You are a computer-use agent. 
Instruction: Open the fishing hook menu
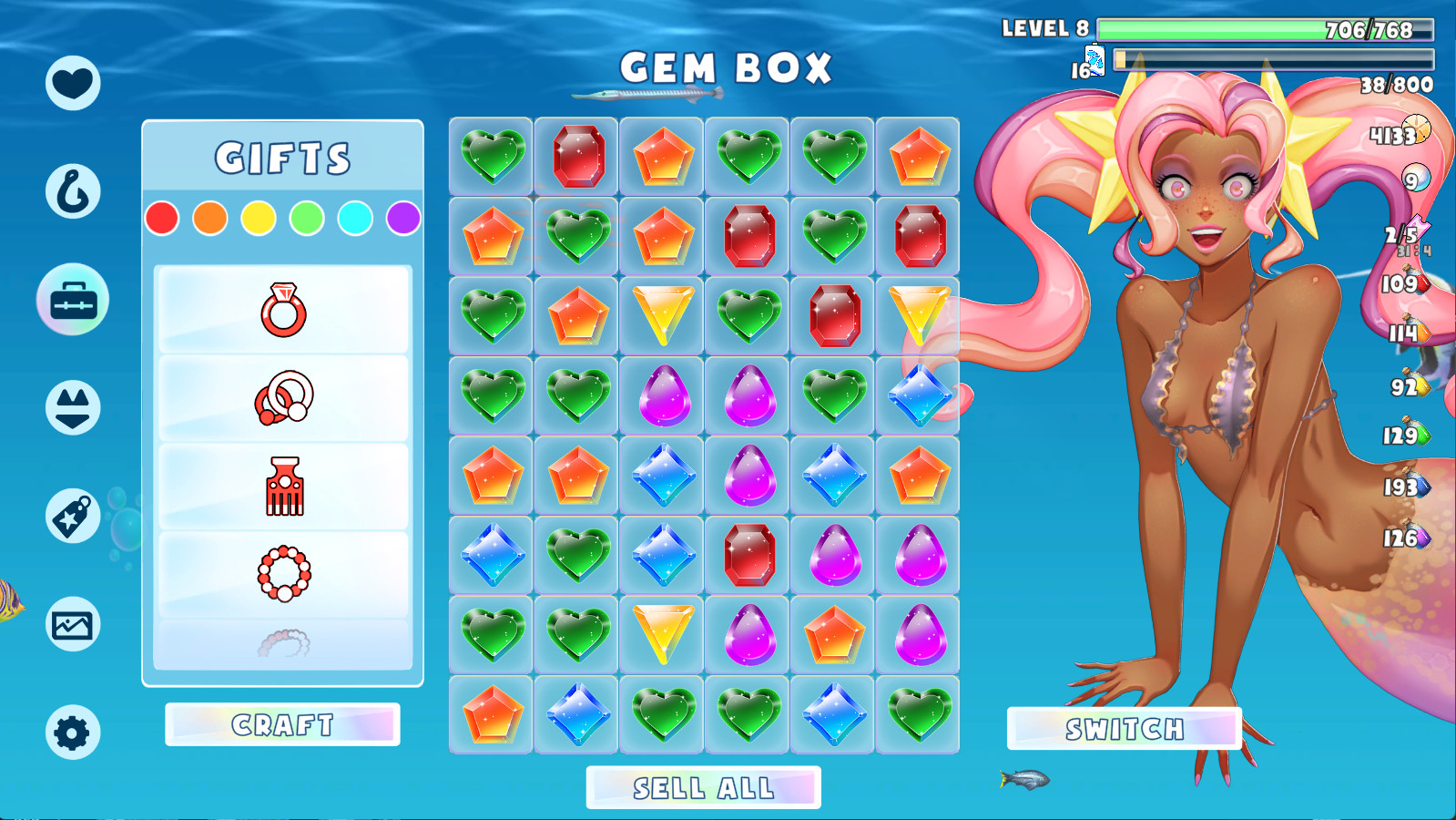[x=73, y=191]
